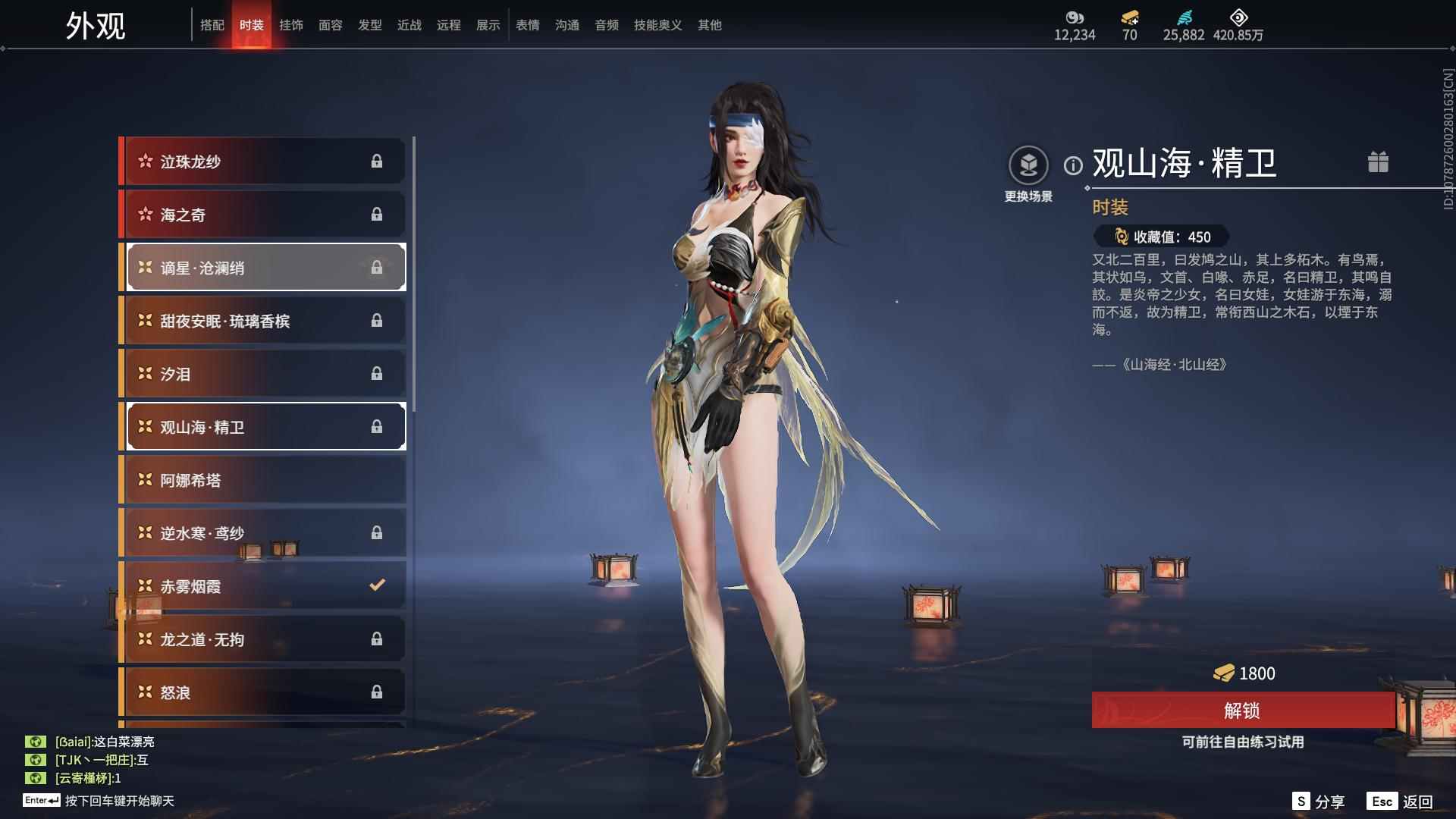Image resolution: width=1456 pixels, height=819 pixels.
Task: Open the 面容 tab in the top bar
Action: (x=331, y=25)
